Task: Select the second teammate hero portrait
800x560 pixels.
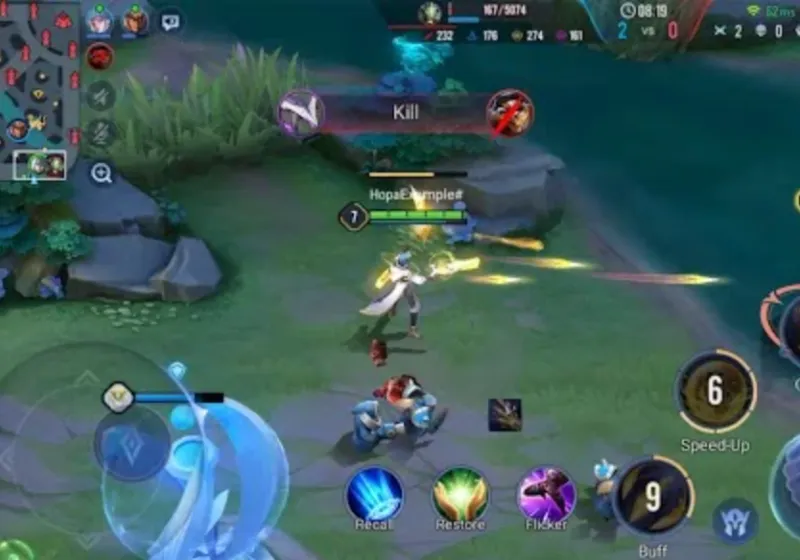Action: pos(135,19)
